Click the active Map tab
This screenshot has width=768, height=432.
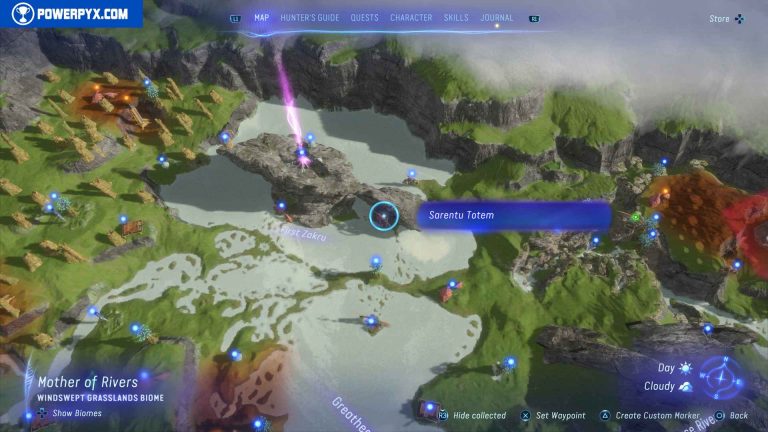262,18
